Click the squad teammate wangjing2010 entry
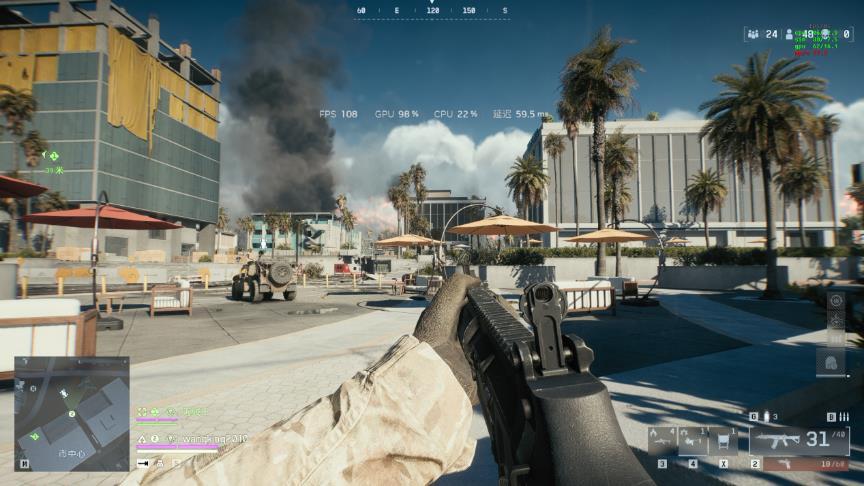The width and height of the screenshot is (864, 486). [206, 438]
